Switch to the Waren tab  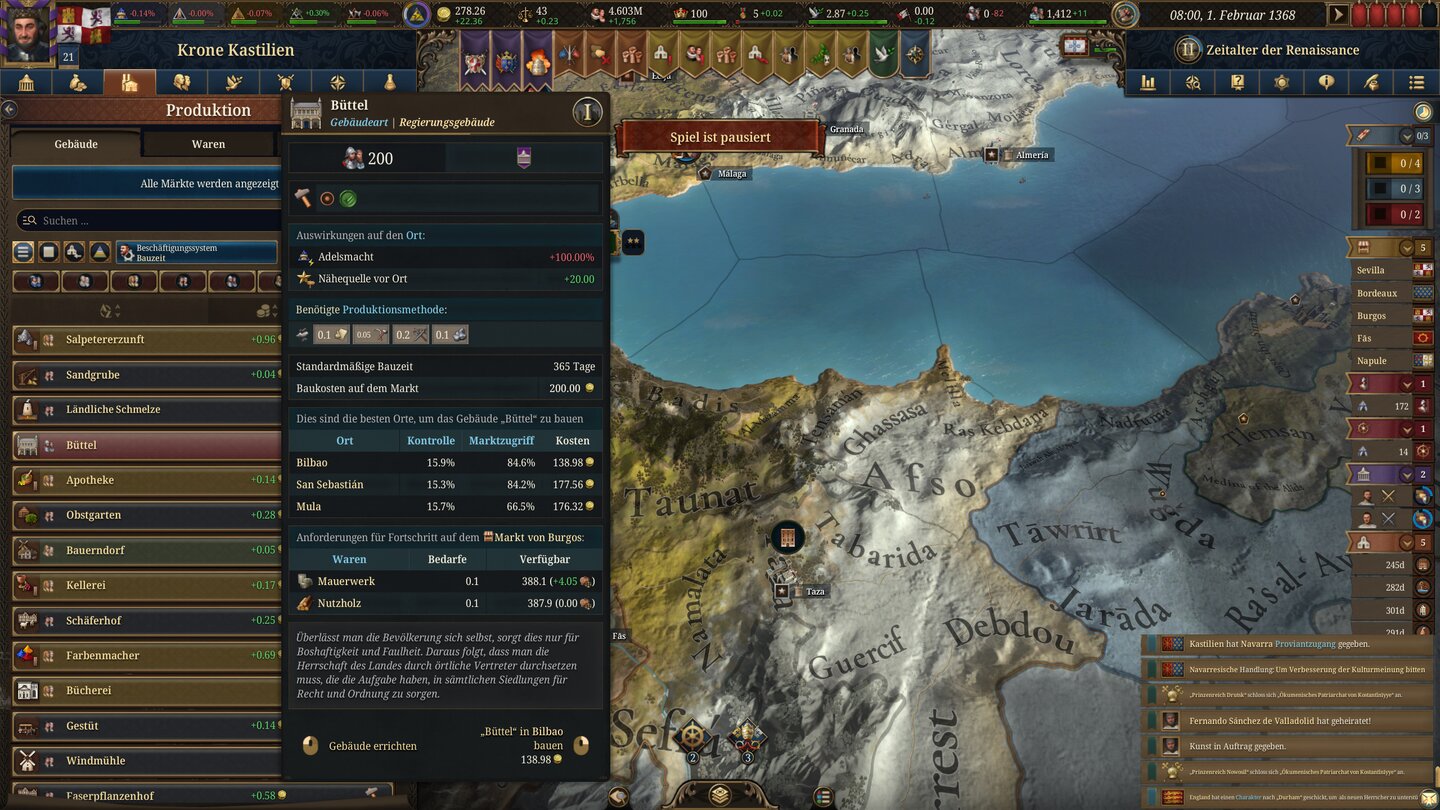tap(209, 143)
